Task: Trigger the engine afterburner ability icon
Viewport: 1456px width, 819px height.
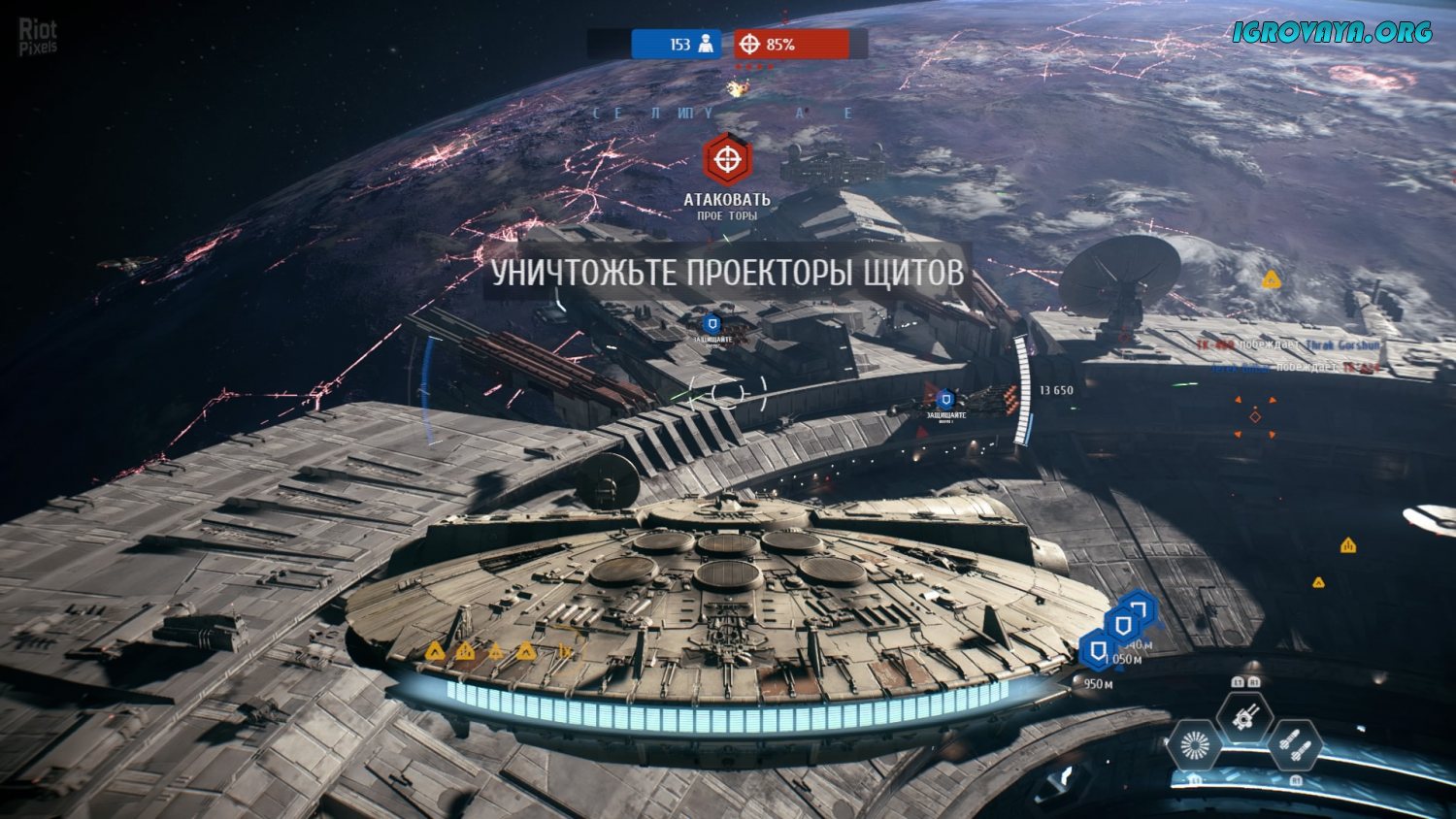Action: tap(1194, 746)
